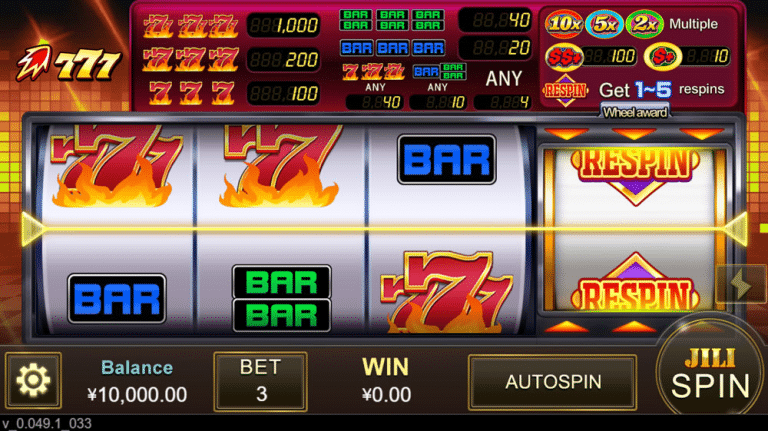Change the BET amount
Screen dimensions: 768x431
(x=261, y=381)
